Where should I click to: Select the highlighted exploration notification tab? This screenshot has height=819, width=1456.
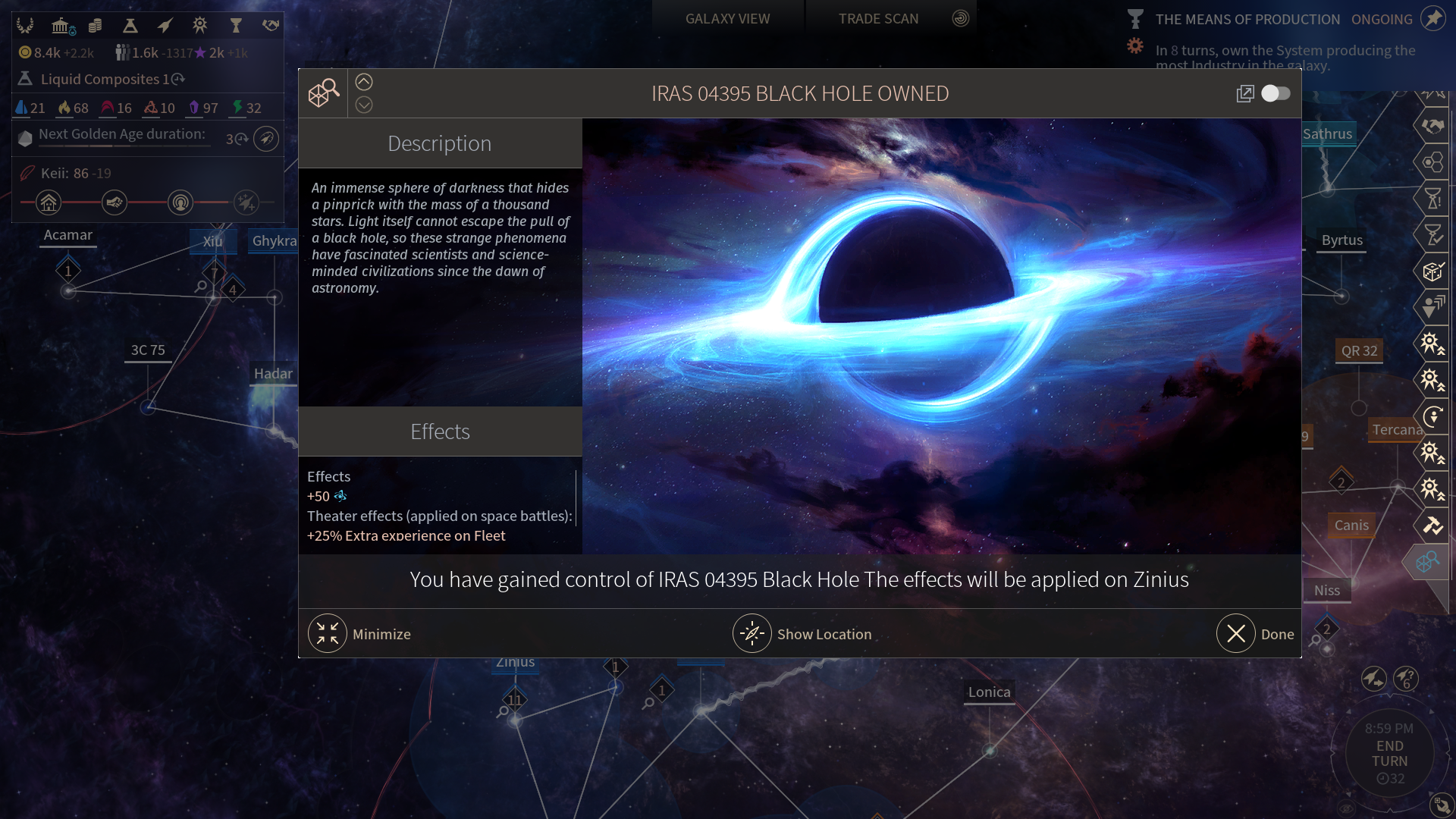coord(1427,562)
